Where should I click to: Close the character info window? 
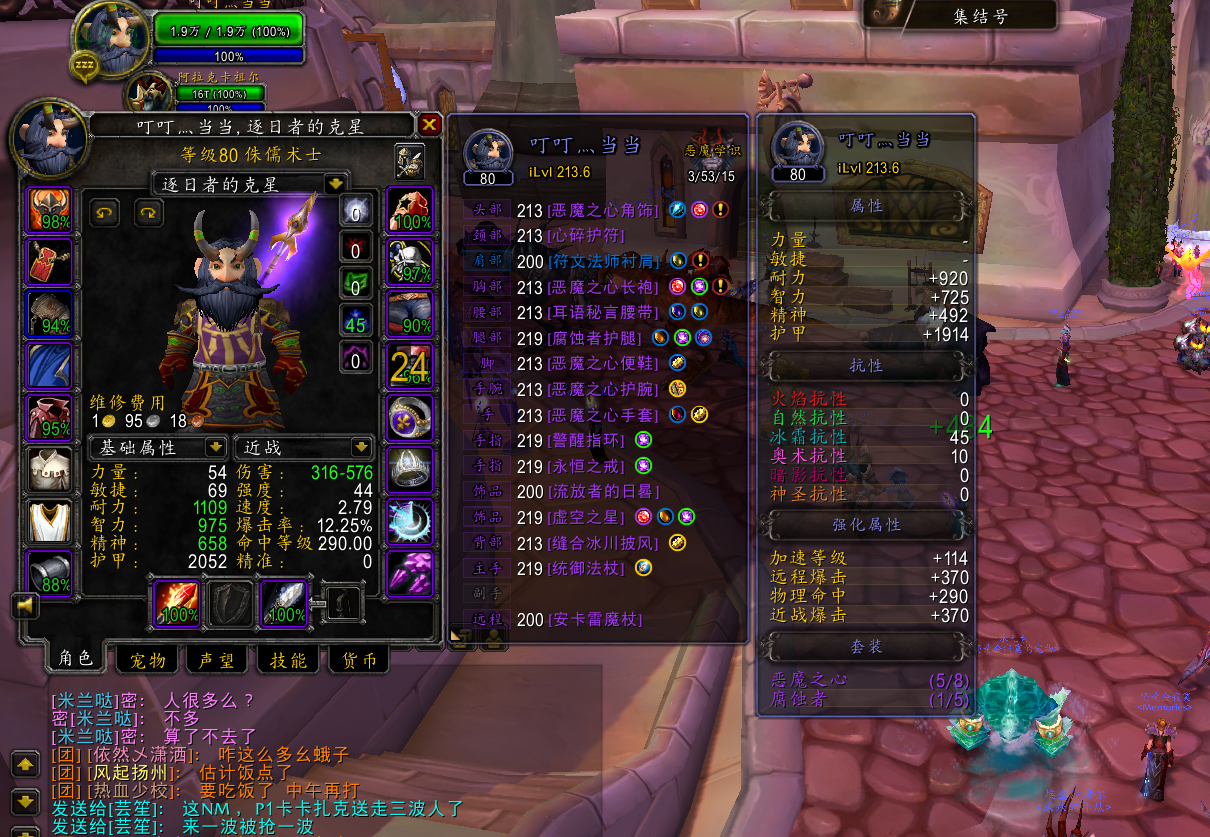(429, 124)
